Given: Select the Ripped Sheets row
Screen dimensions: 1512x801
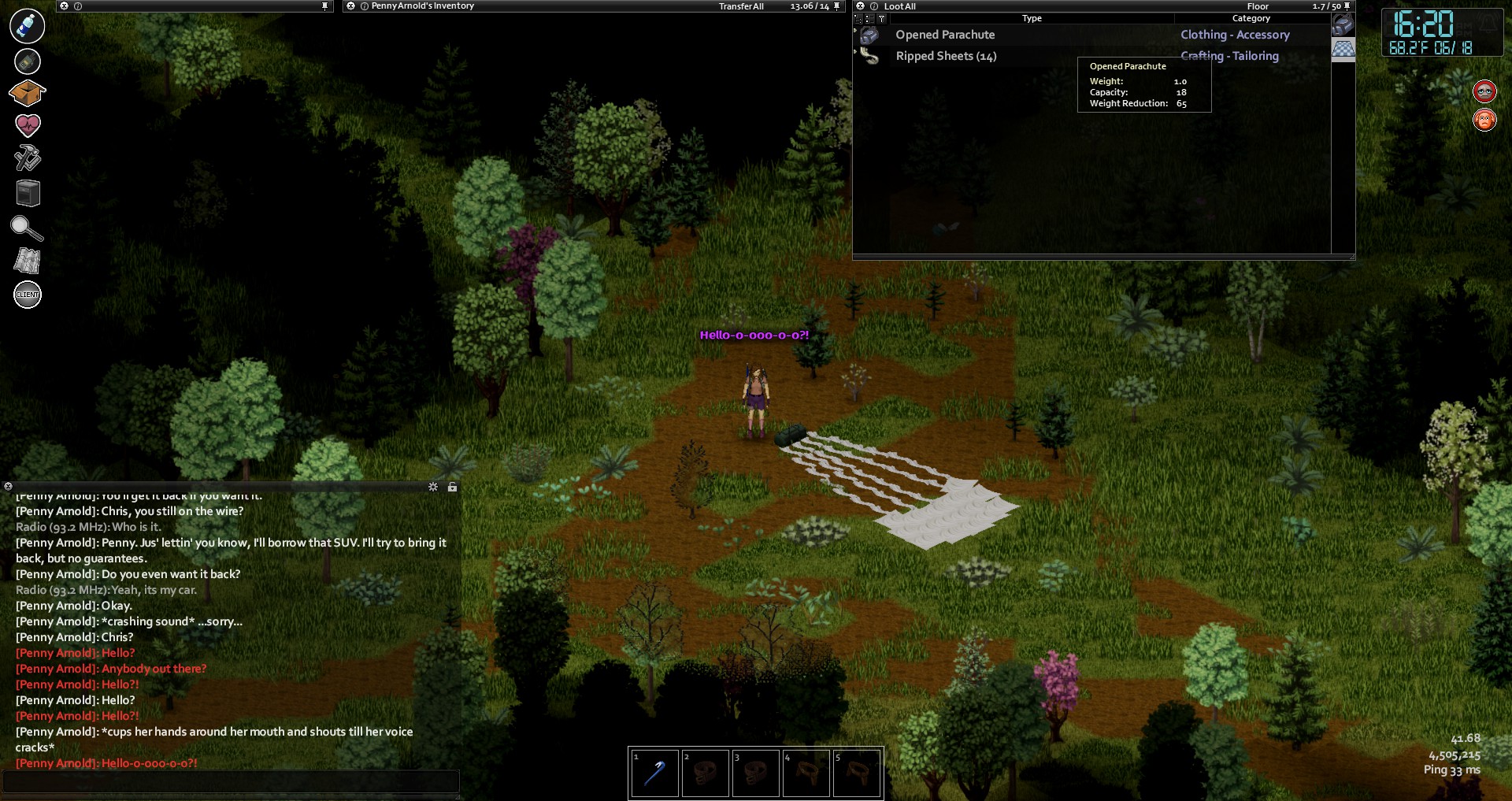Looking at the screenshot, I should click(x=946, y=56).
